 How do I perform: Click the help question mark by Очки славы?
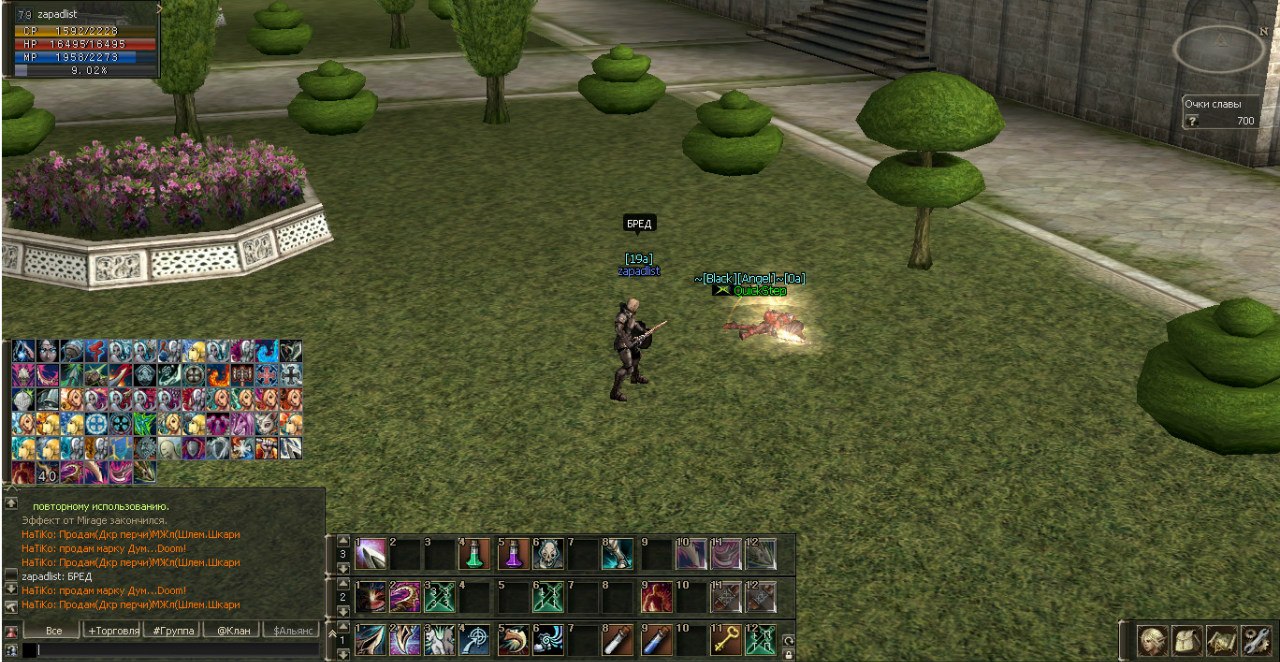(x=1191, y=121)
